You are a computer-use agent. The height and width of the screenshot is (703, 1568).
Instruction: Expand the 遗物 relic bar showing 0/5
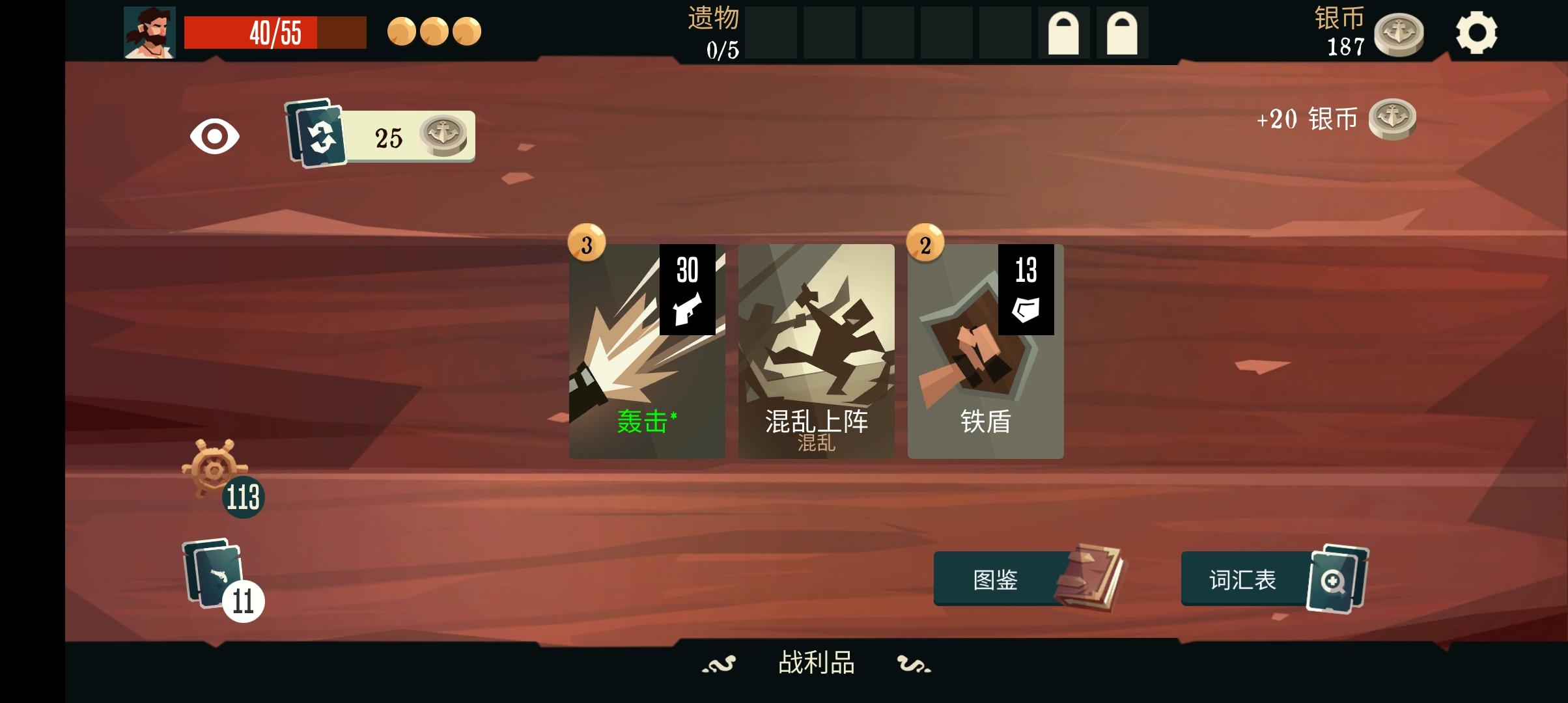point(714,31)
